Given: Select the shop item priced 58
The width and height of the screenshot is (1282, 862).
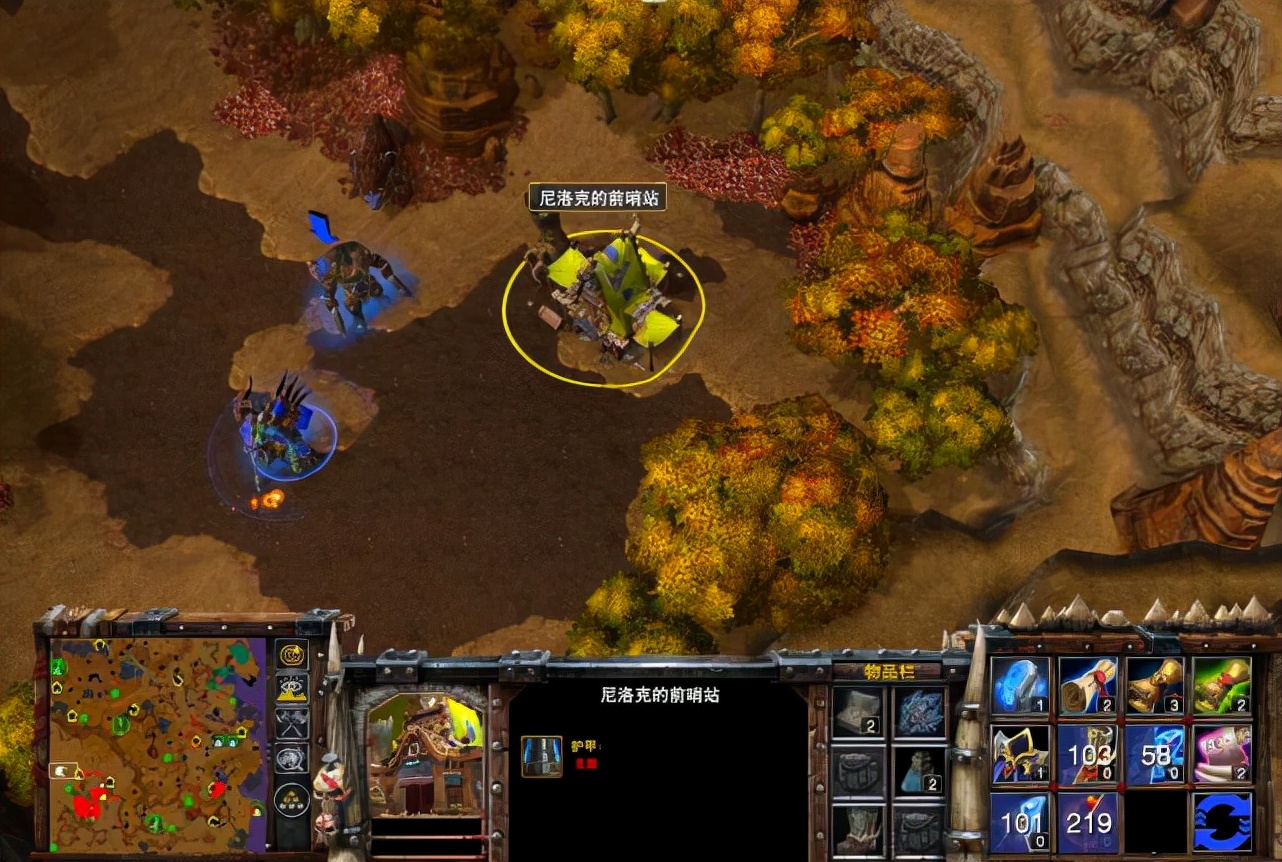Looking at the screenshot, I should click(1155, 754).
